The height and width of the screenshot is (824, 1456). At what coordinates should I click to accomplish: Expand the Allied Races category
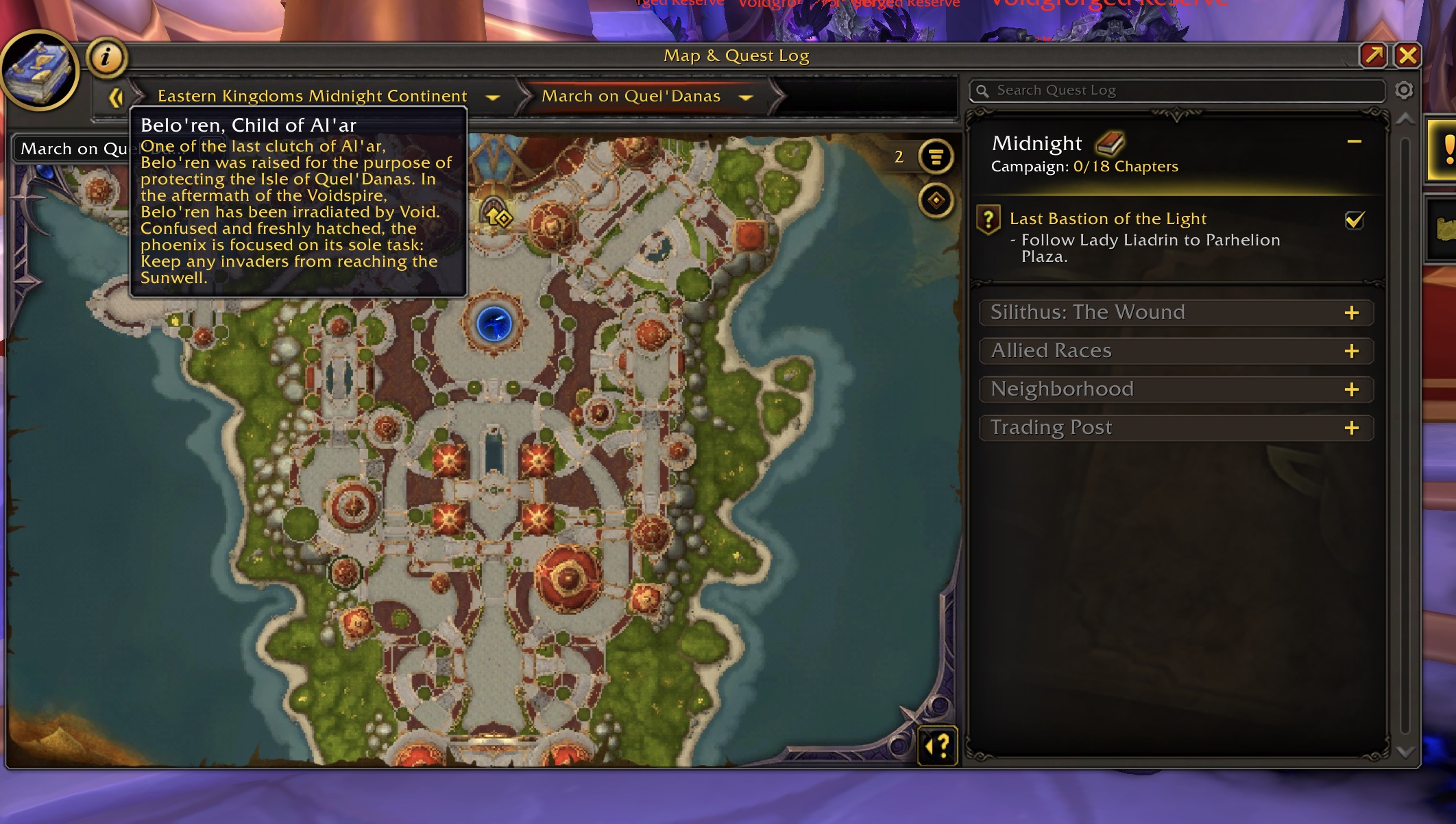(x=1351, y=352)
